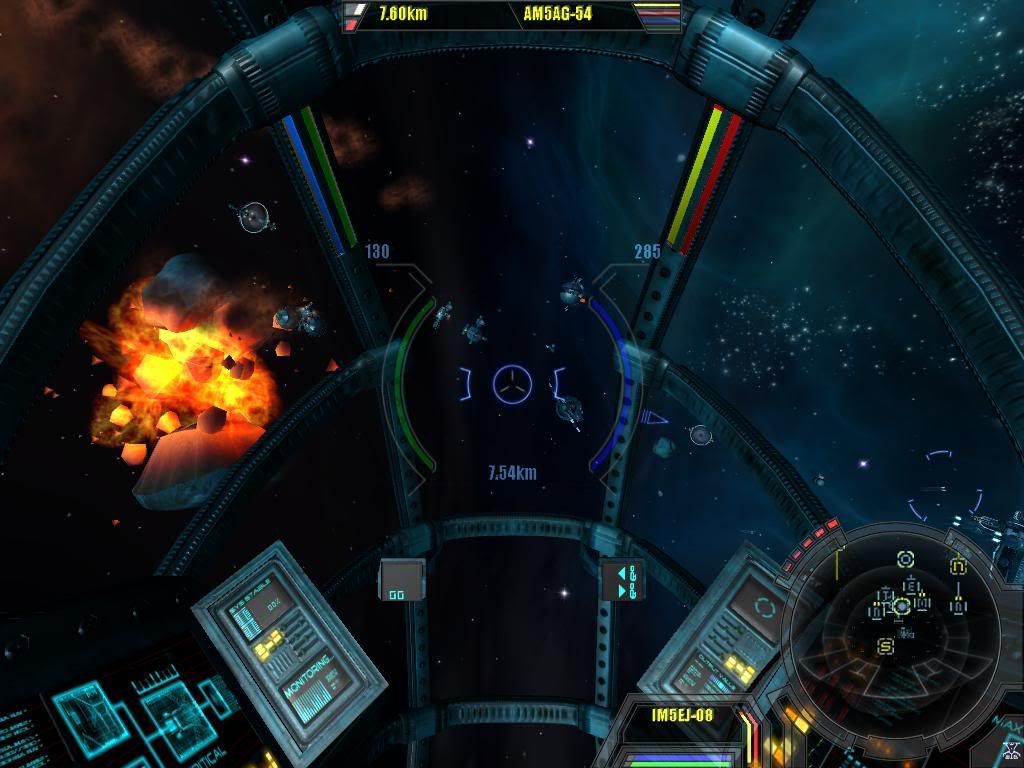Viewport: 1024px width, 768px height.
Task: Target the N gate marker on the radar
Action: (x=958, y=565)
